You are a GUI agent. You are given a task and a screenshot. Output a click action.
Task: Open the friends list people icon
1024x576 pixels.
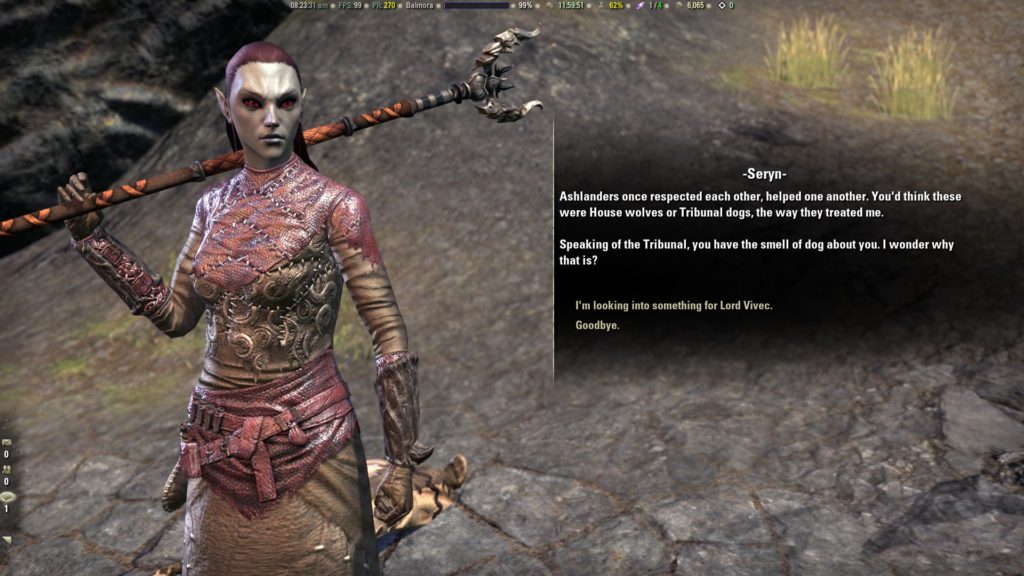pyautogui.click(x=7, y=468)
